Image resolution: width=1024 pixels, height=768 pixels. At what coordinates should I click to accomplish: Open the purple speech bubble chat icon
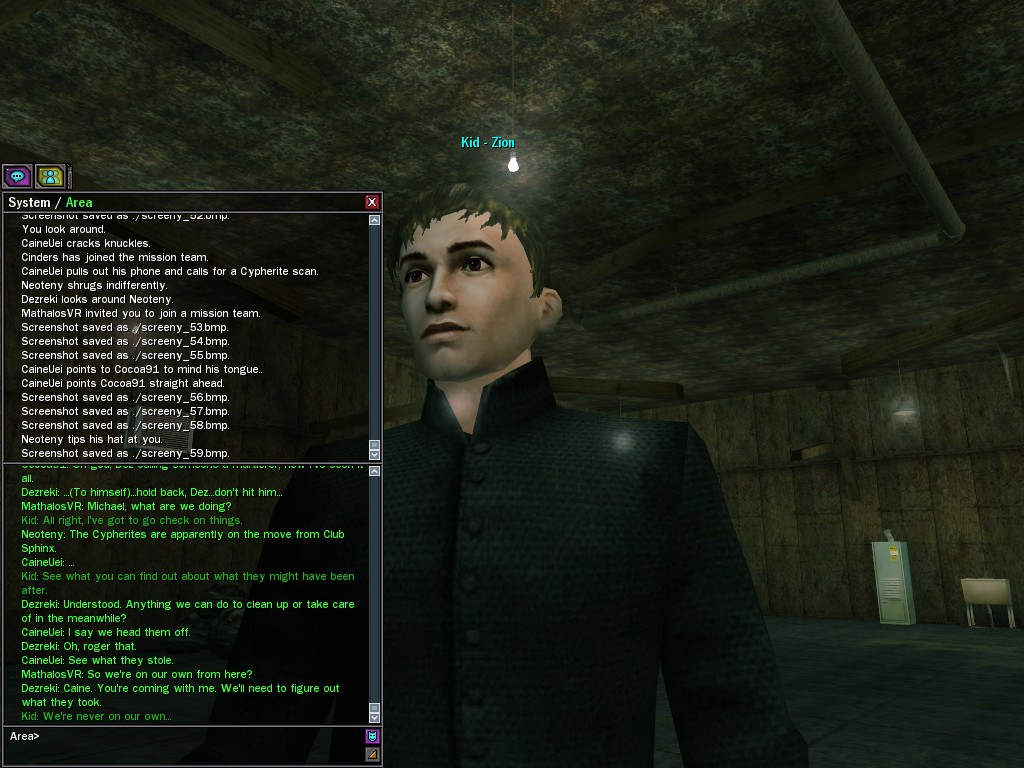click(x=17, y=177)
